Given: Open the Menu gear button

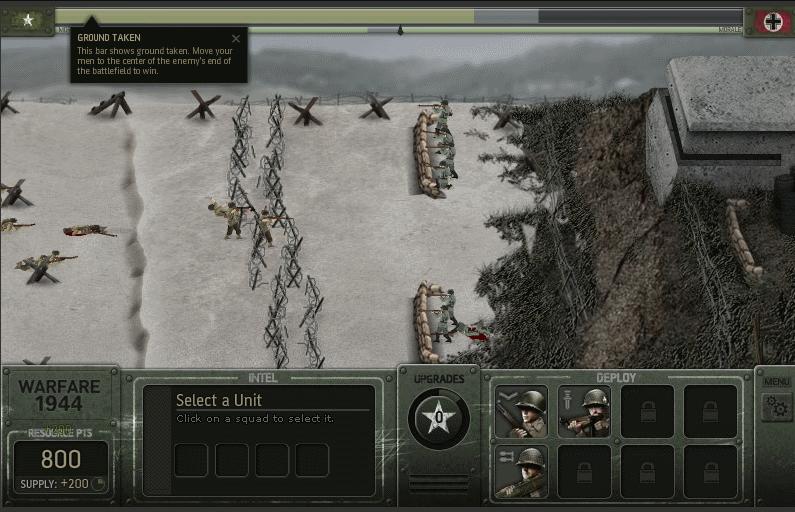Looking at the screenshot, I should (776, 406).
